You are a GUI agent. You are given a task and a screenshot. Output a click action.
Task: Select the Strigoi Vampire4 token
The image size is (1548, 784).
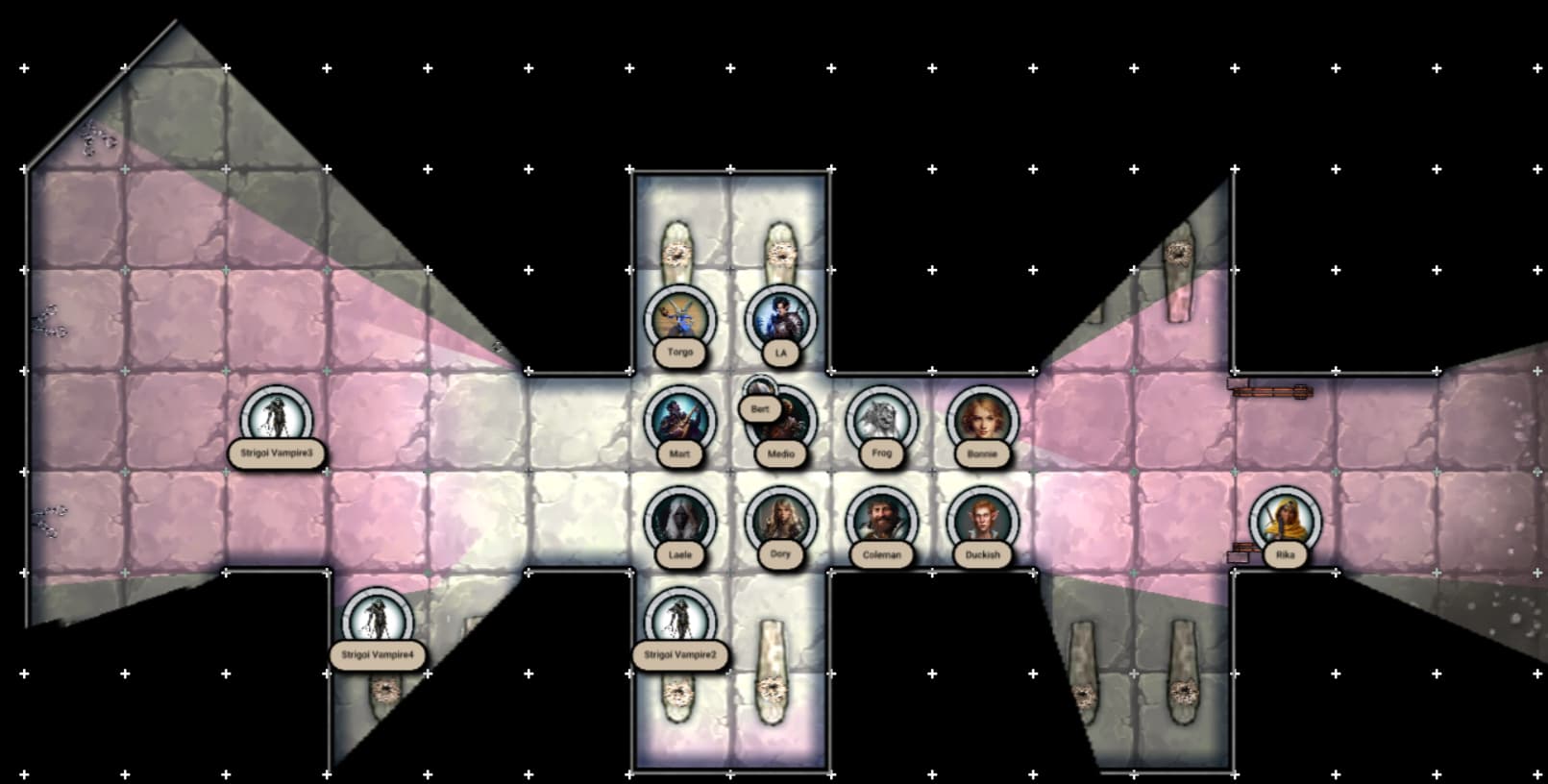[x=378, y=622]
